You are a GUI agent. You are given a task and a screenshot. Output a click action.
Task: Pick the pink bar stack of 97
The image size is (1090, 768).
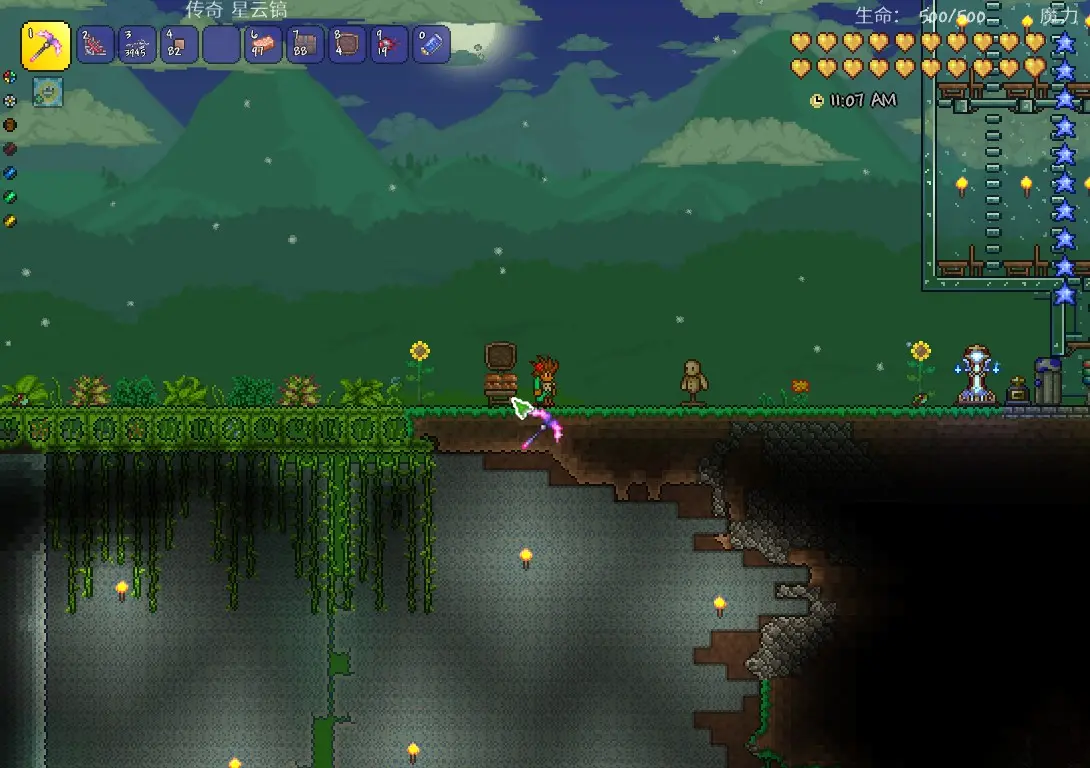pyautogui.click(x=263, y=45)
